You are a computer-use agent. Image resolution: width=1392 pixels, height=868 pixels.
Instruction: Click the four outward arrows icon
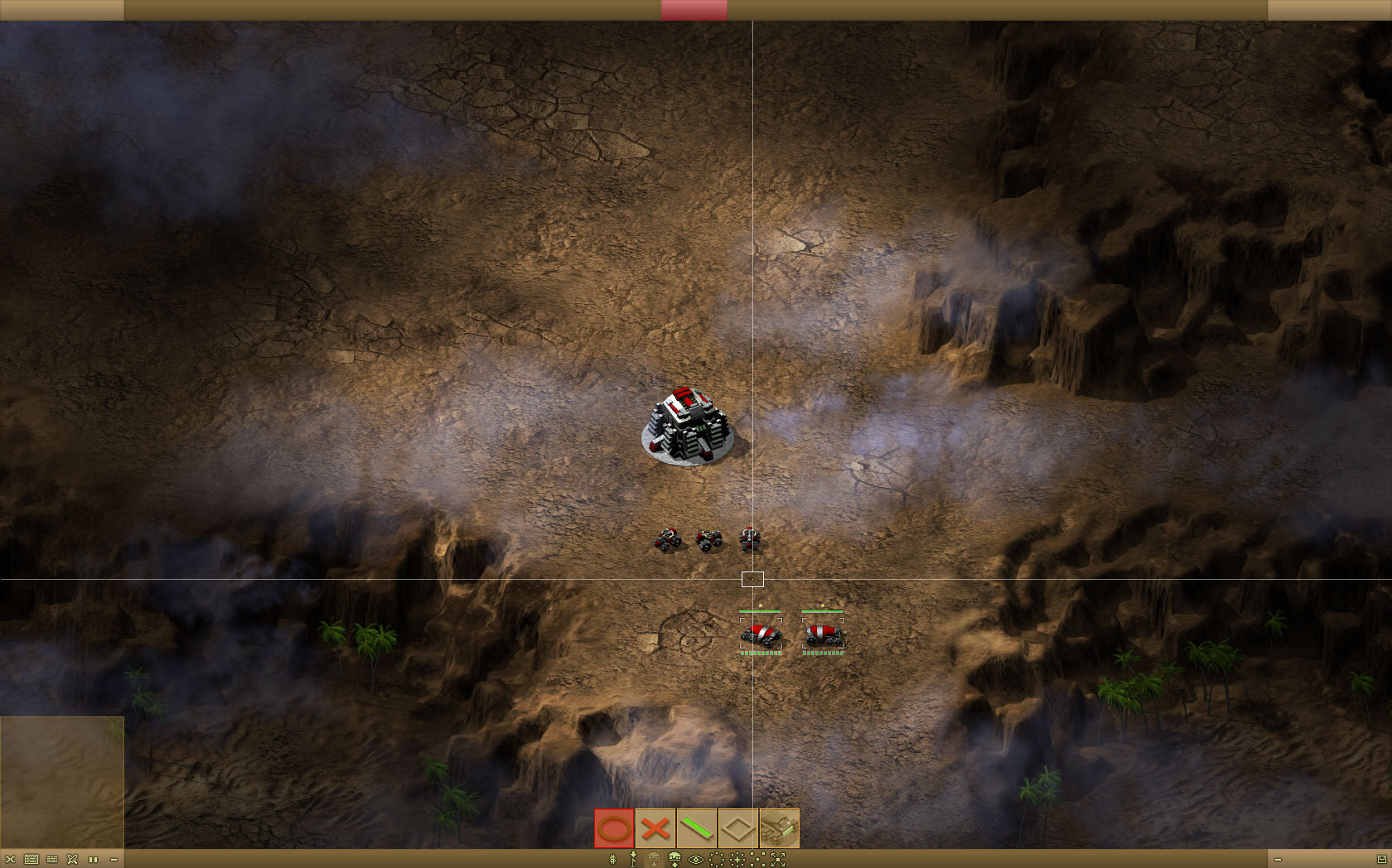point(778,860)
